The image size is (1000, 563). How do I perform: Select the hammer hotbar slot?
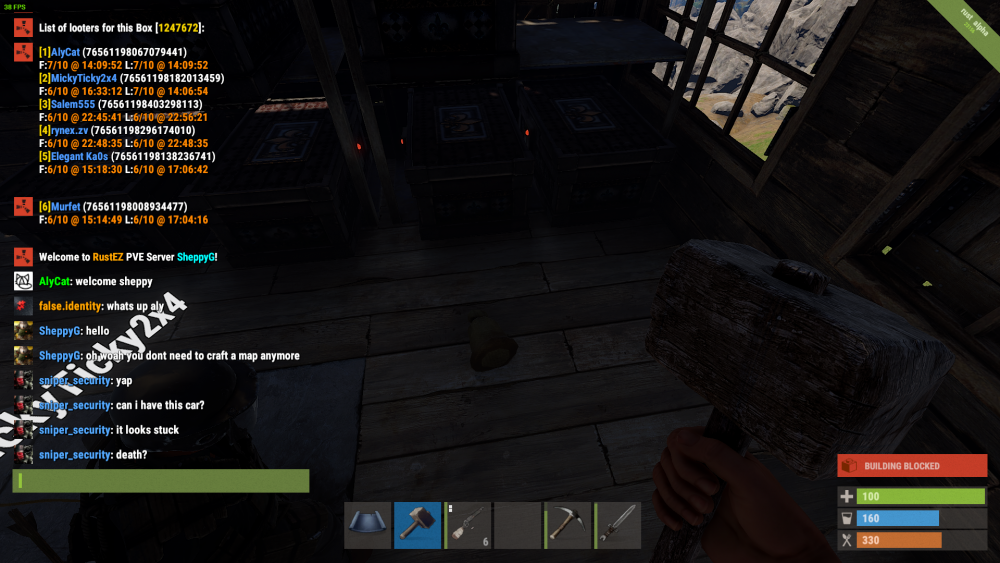417,525
